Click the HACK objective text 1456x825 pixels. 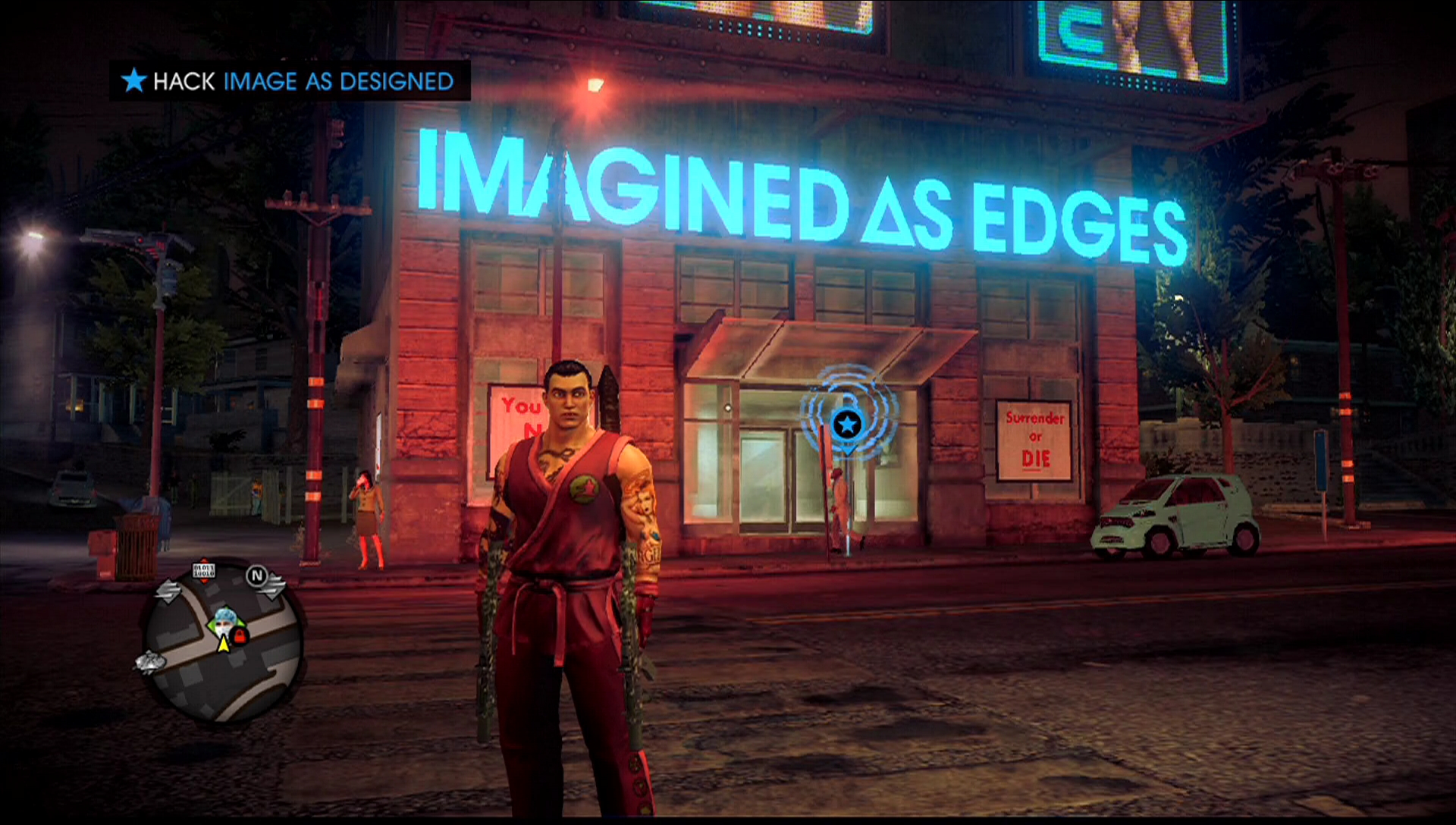pos(184,81)
